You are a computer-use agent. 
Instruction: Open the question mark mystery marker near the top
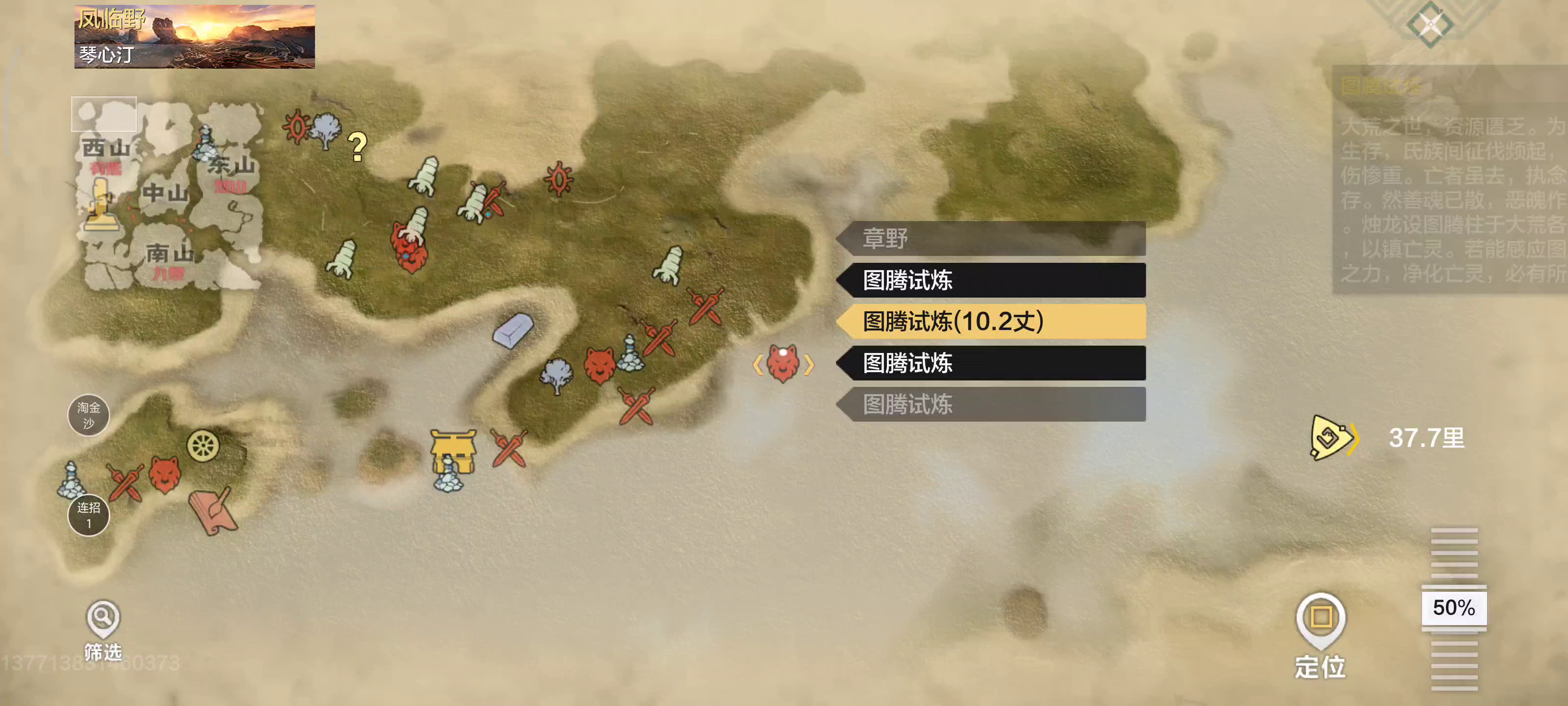pos(358,146)
